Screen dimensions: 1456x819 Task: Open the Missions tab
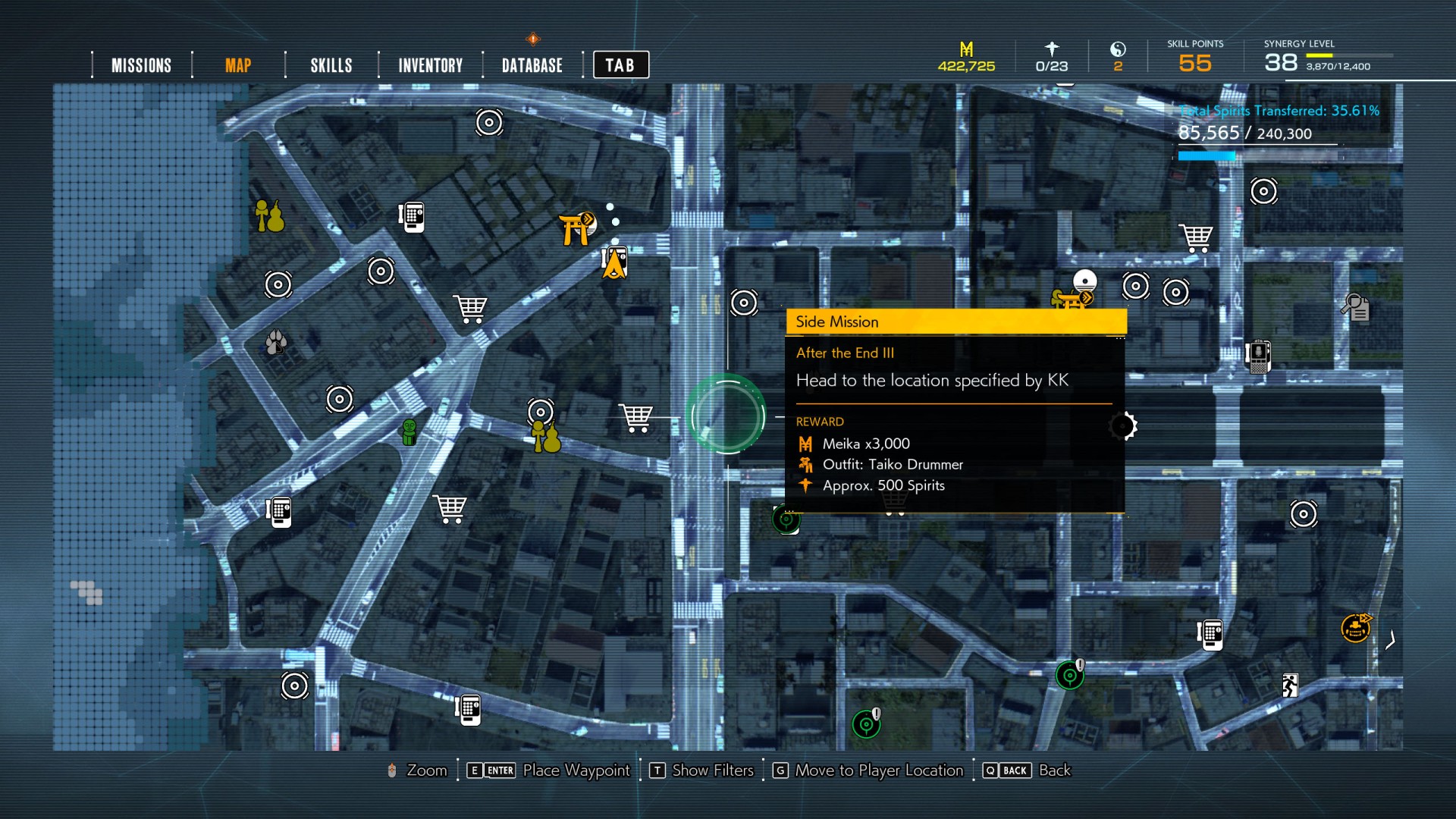pyautogui.click(x=141, y=65)
